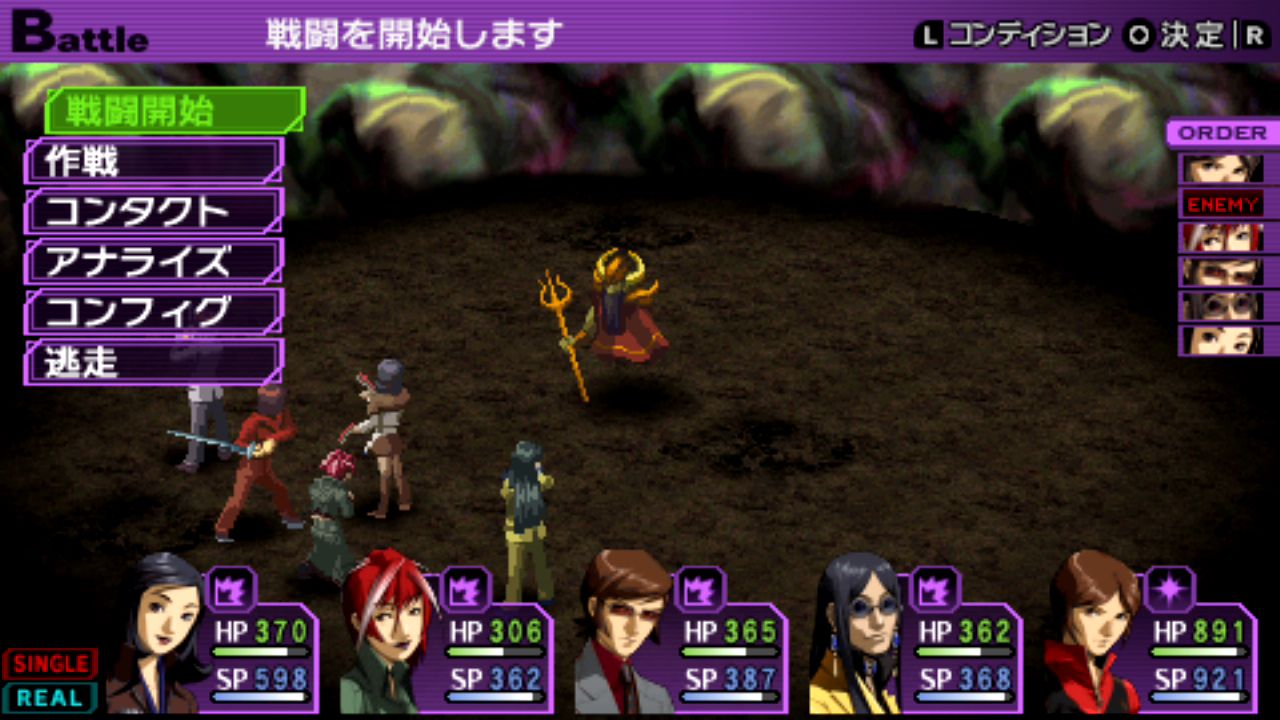Screen dimensions: 1280x720
Task: Toggle the SINGLE mode indicator
Action: tap(50, 663)
